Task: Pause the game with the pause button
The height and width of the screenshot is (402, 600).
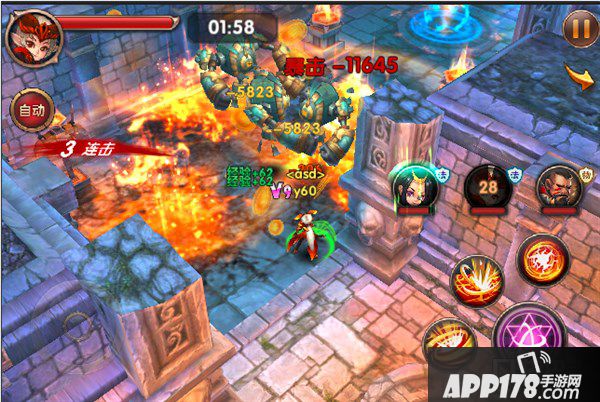Action: coord(577,27)
